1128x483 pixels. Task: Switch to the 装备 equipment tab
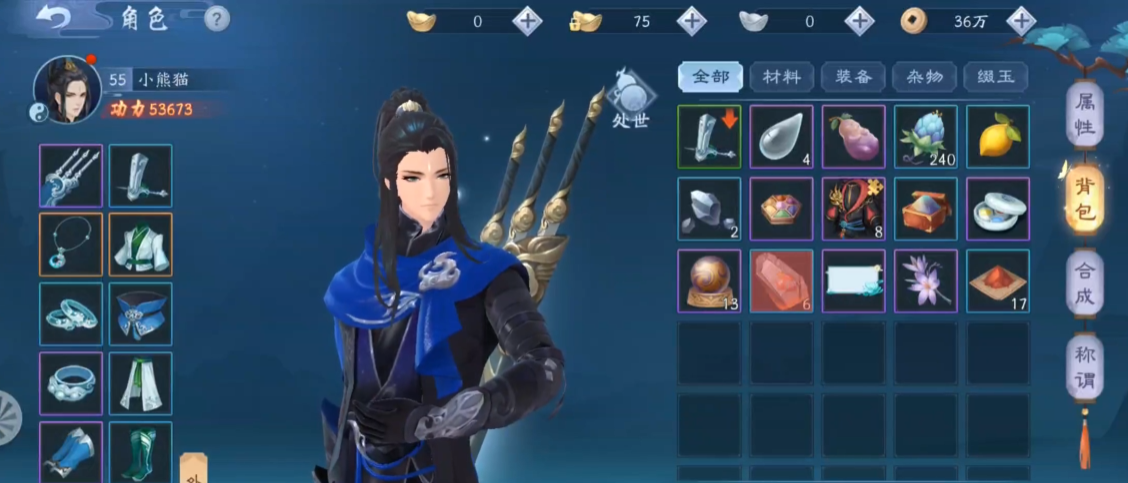pos(852,77)
